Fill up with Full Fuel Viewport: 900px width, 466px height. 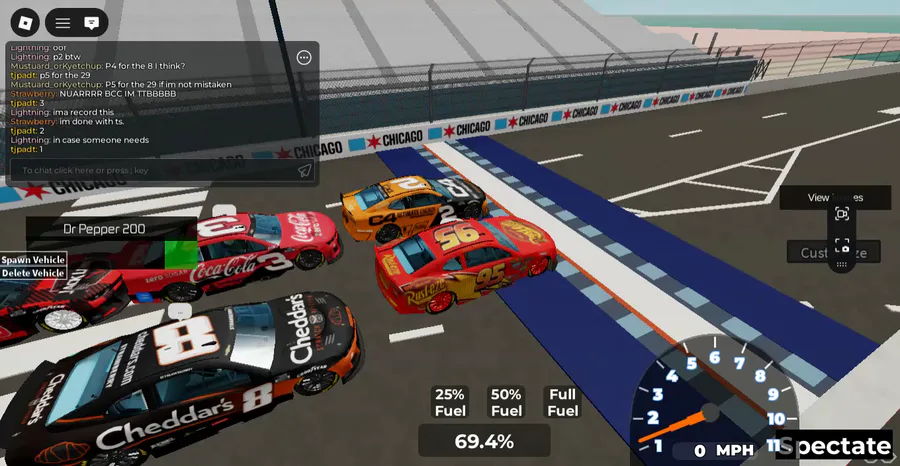coord(563,402)
